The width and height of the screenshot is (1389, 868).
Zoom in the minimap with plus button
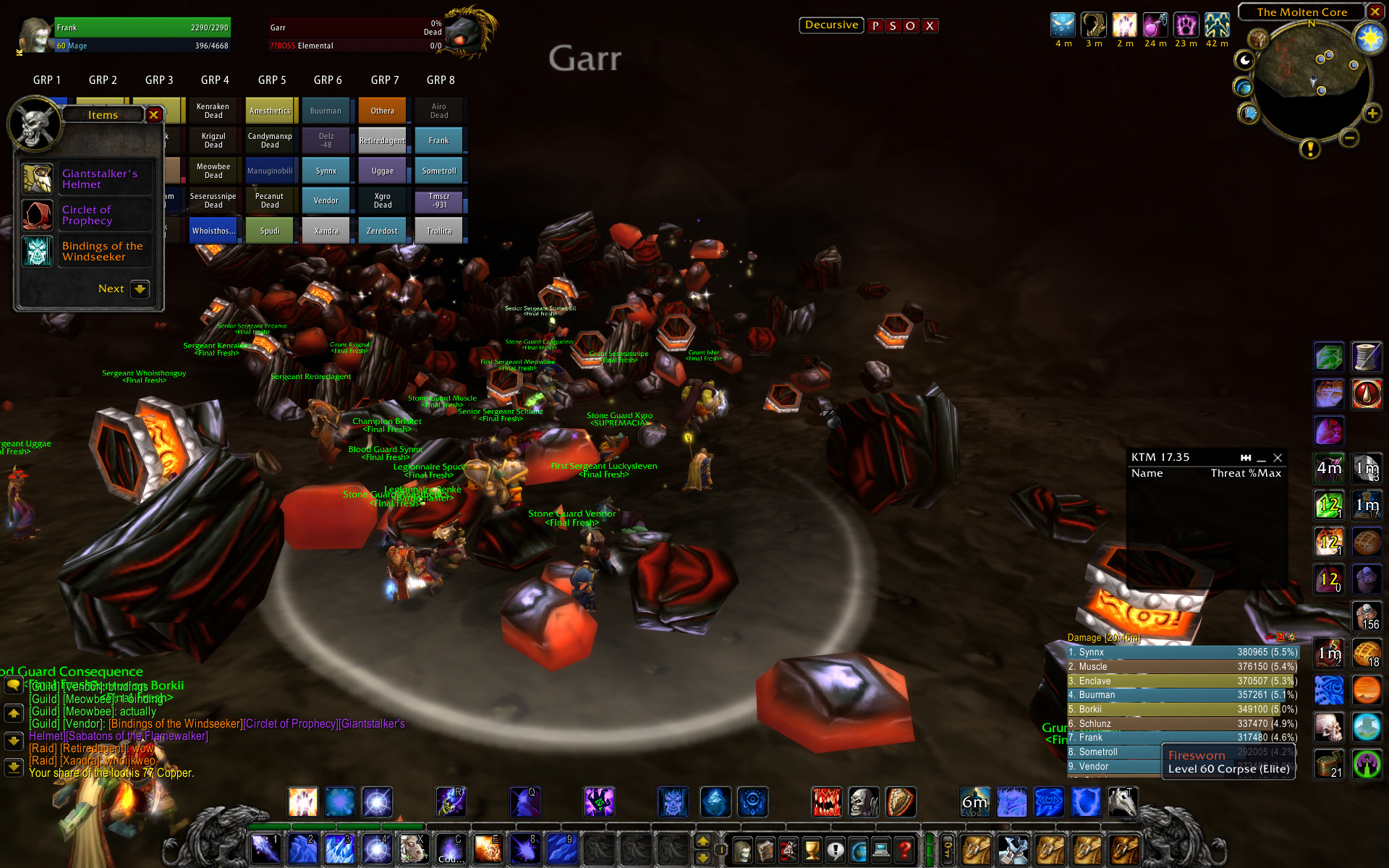[x=1372, y=114]
